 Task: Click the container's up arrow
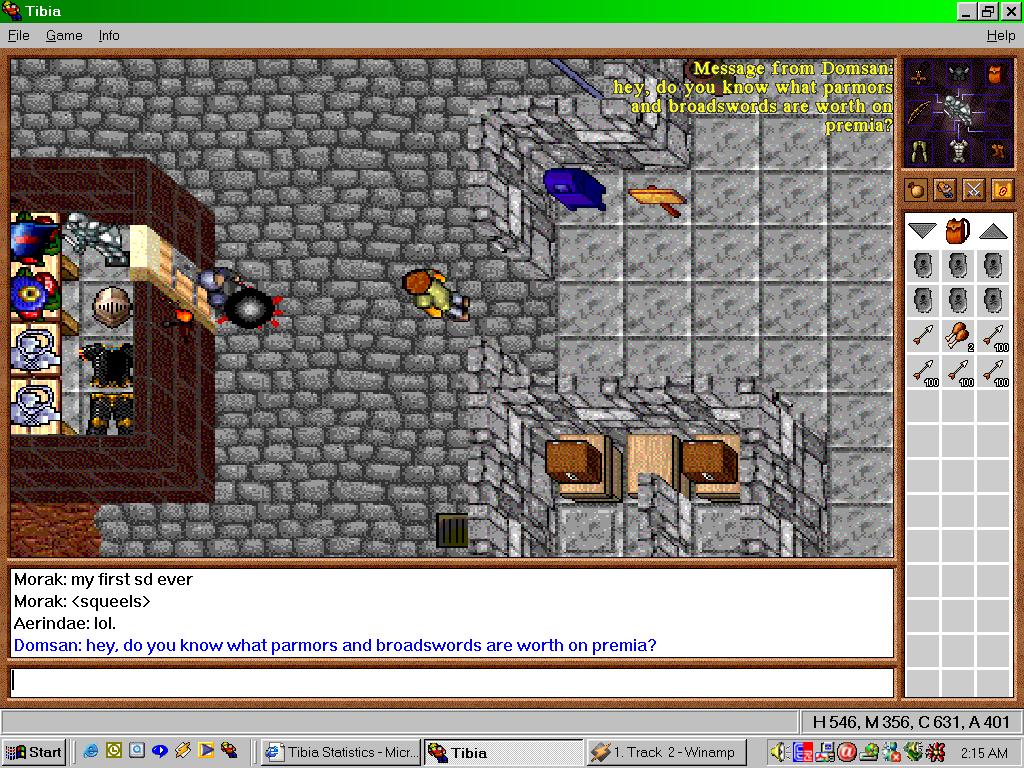[x=992, y=232]
